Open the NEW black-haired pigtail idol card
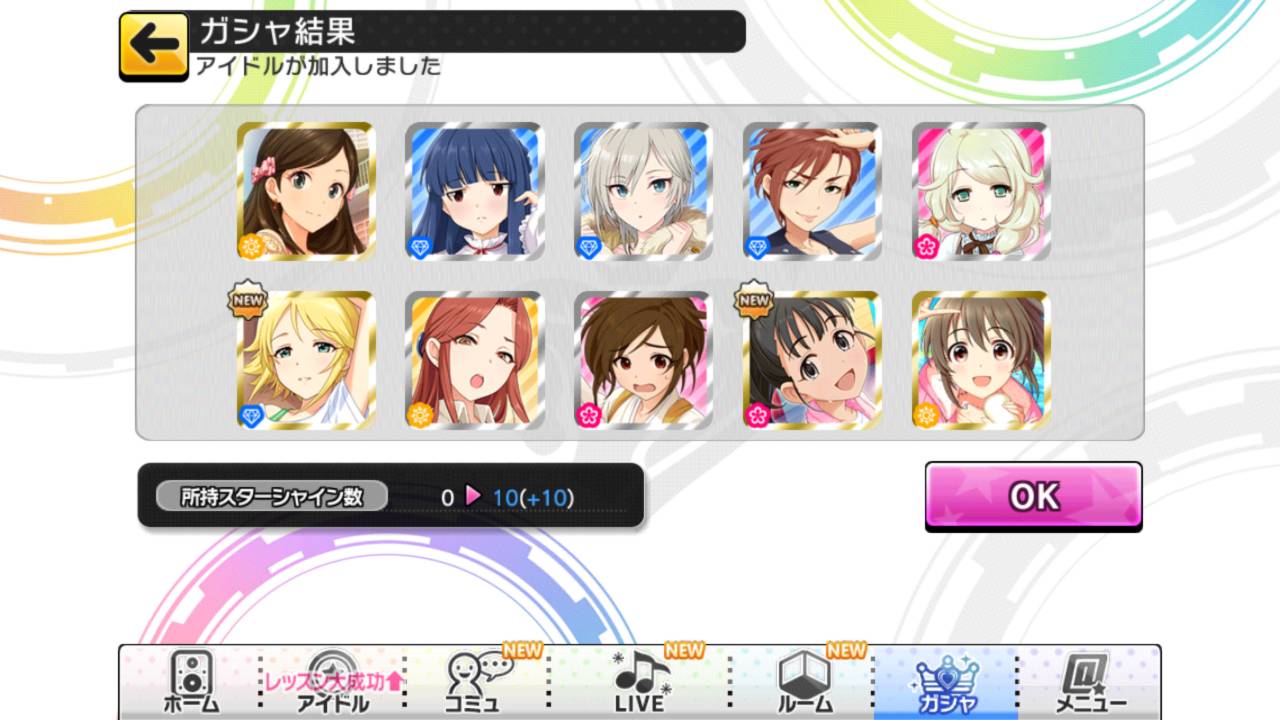This screenshot has height=720, width=1280. coord(813,360)
